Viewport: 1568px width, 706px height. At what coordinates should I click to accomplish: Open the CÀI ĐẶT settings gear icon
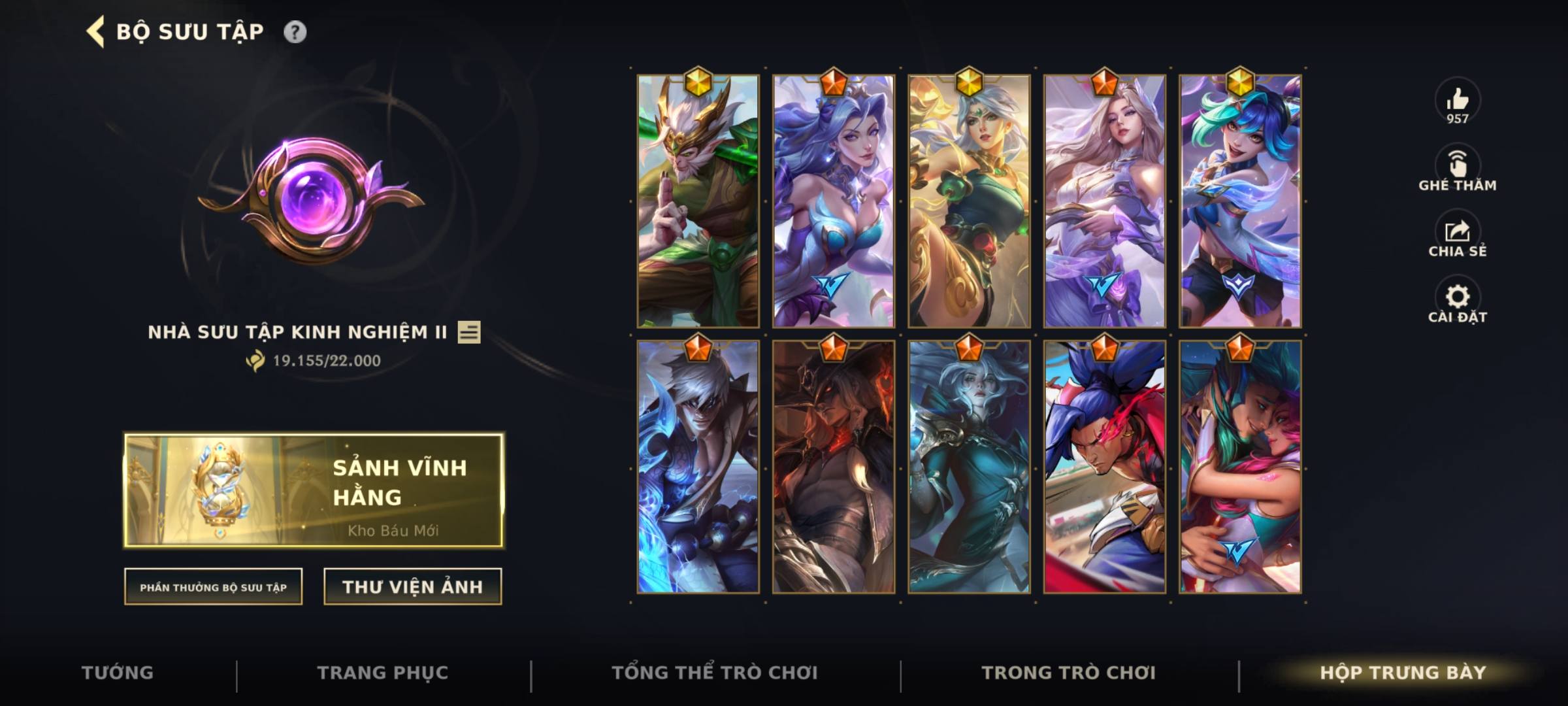pos(1458,297)
